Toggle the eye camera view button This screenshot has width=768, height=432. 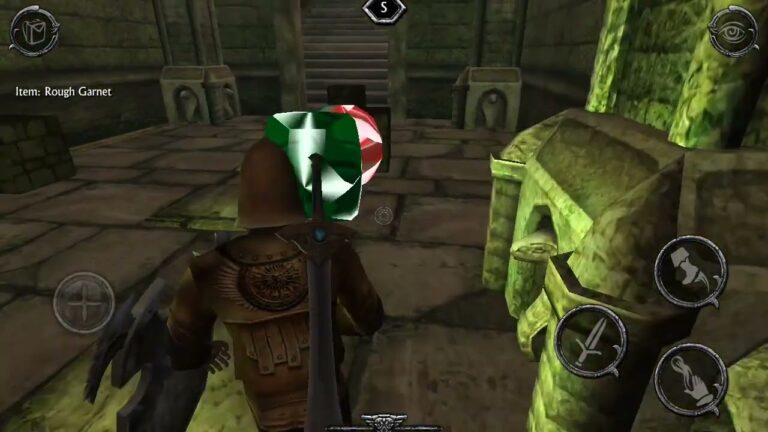click(732, 33)
